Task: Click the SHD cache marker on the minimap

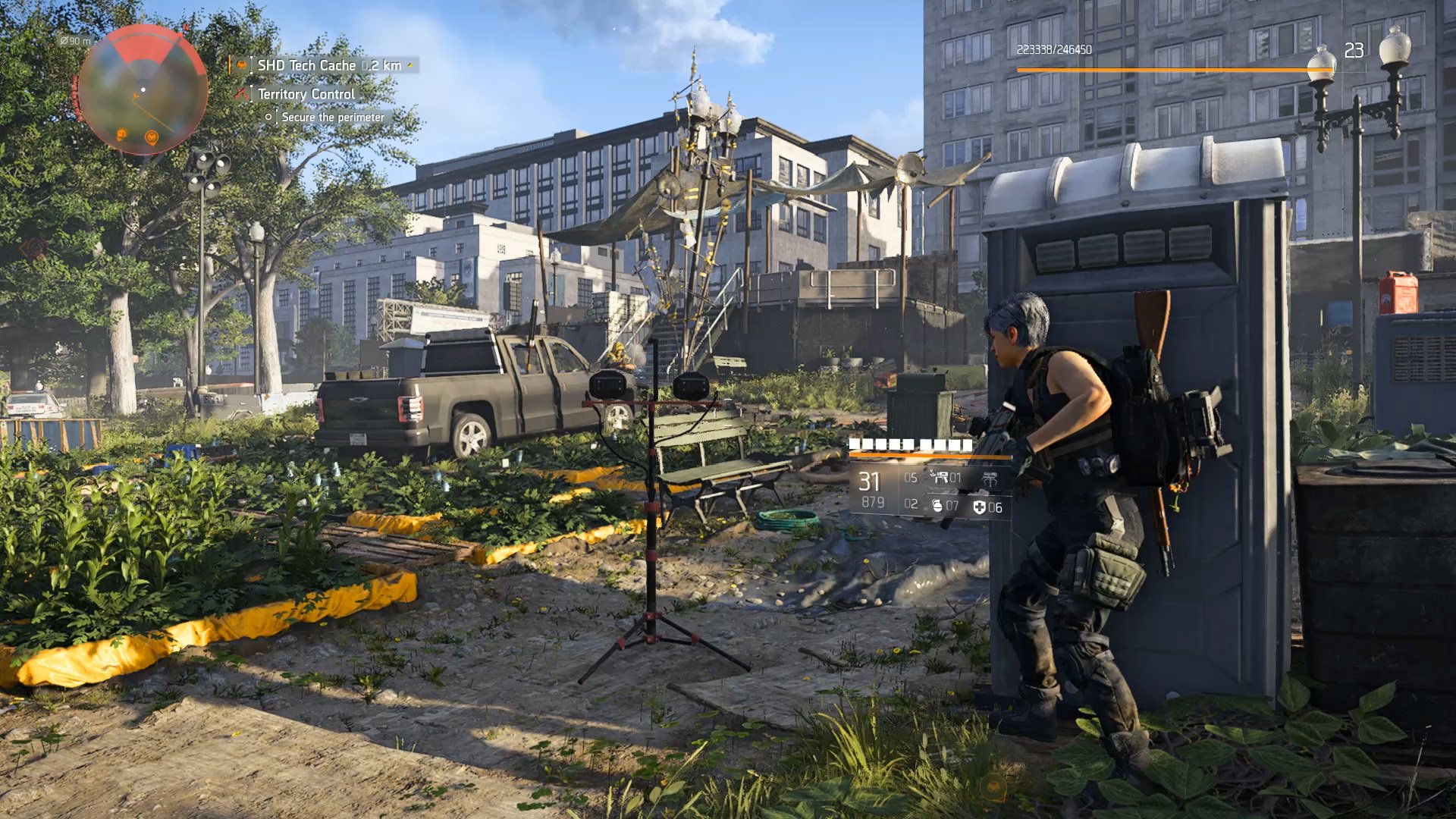Action: pyautogui.click(x=151, y=137)
